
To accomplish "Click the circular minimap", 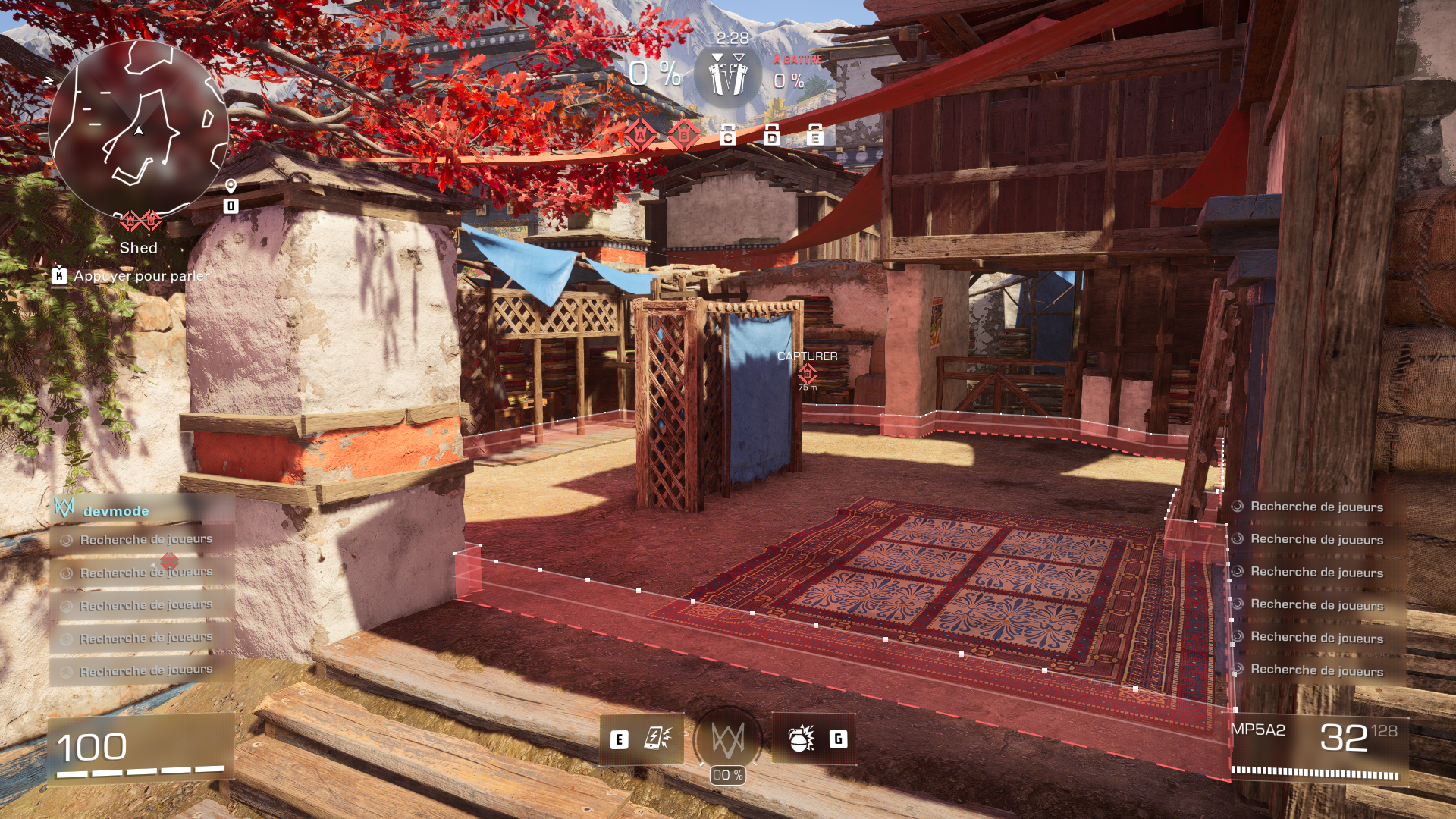I will (139, 129).
